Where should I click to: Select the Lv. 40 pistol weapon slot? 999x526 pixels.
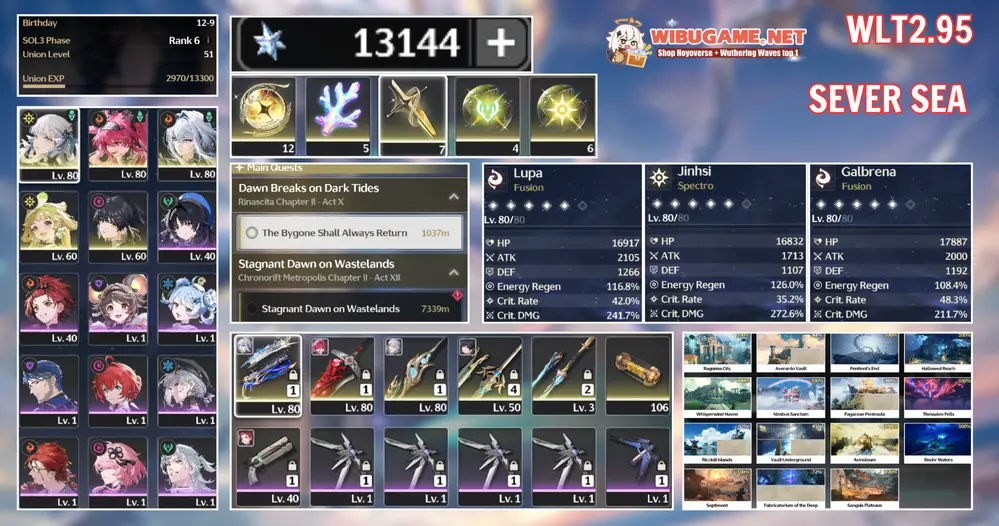266,464
